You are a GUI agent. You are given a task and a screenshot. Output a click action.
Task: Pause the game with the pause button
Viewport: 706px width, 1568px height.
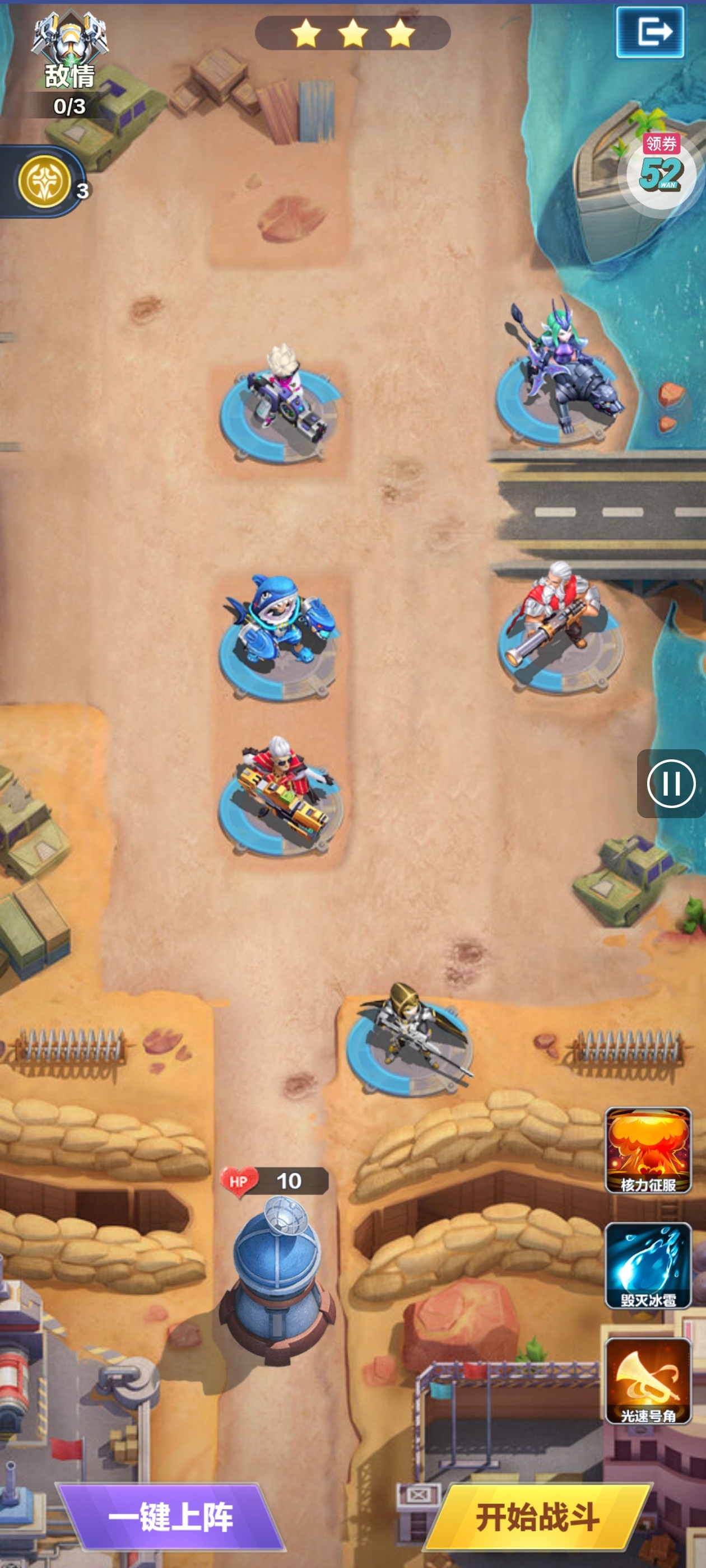pyautogui.click(x=671, y=783)
